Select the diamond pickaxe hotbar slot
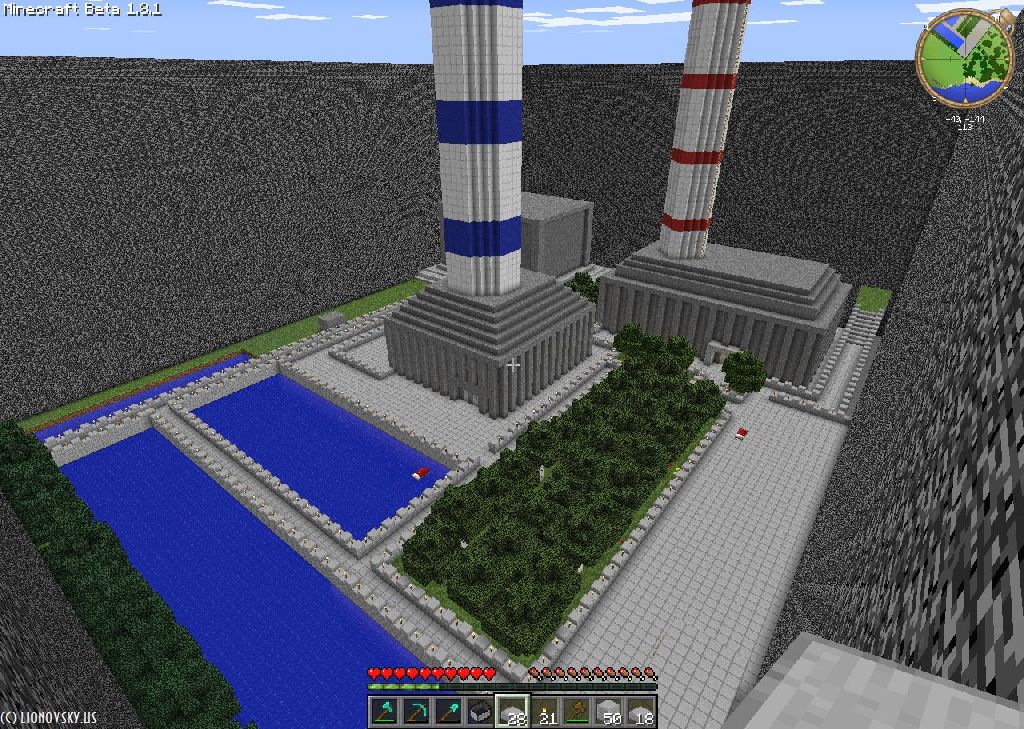 [x=416, y=711]
